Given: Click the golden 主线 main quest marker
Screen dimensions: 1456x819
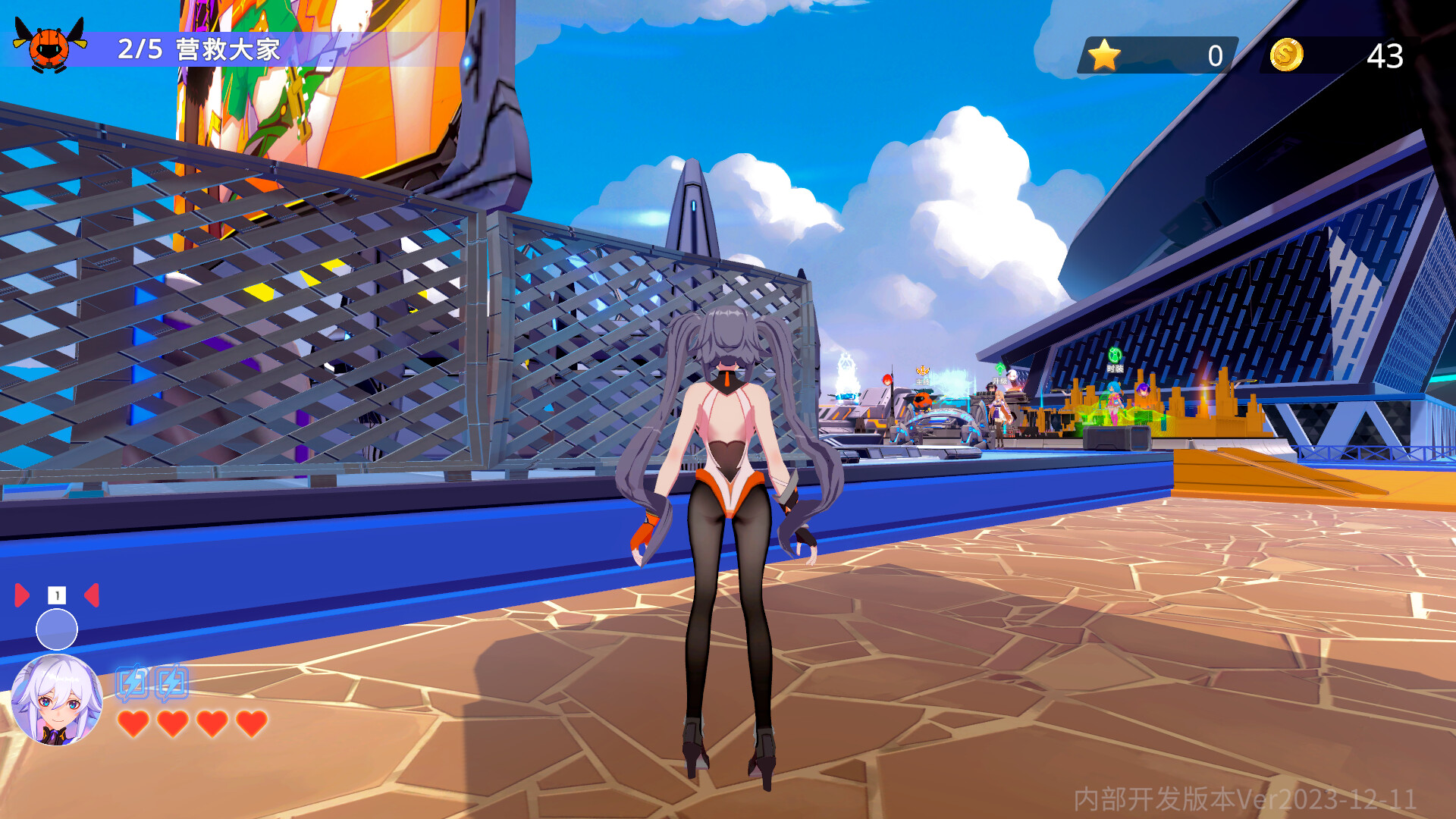Looking at the screenshot, I should (x=922, y=371).
